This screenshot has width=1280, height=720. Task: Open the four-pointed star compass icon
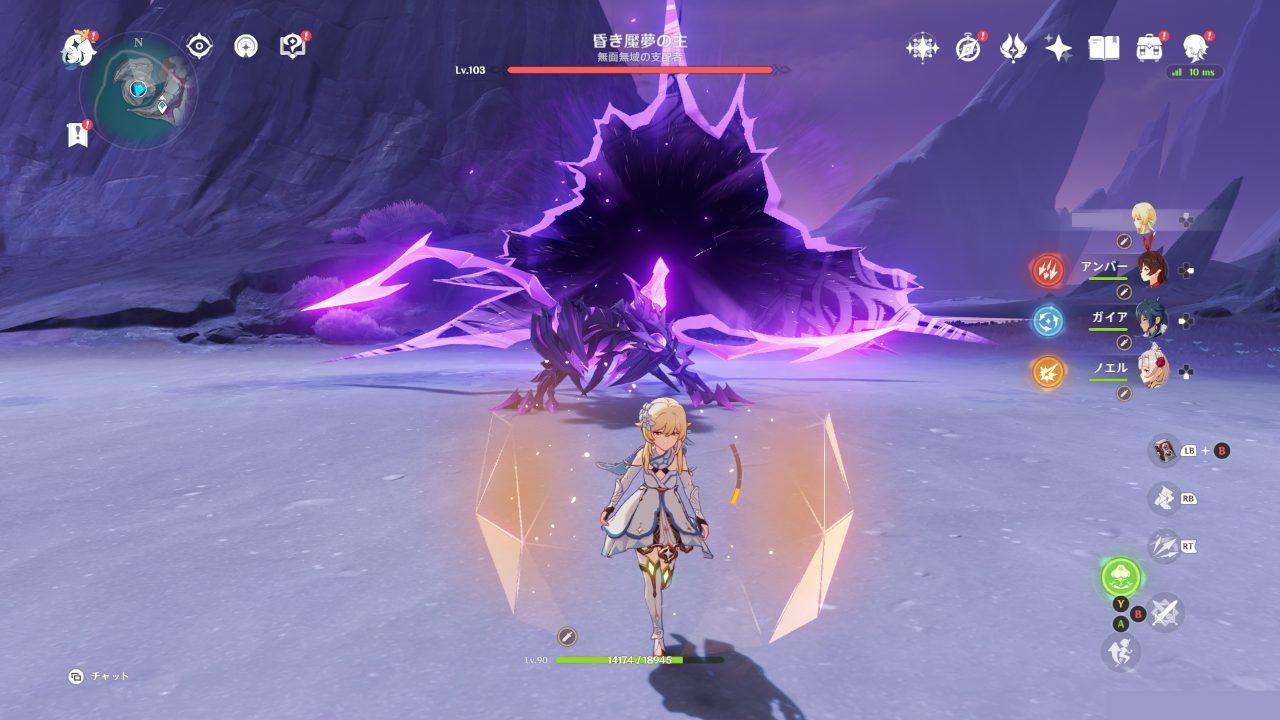point(921,48)
